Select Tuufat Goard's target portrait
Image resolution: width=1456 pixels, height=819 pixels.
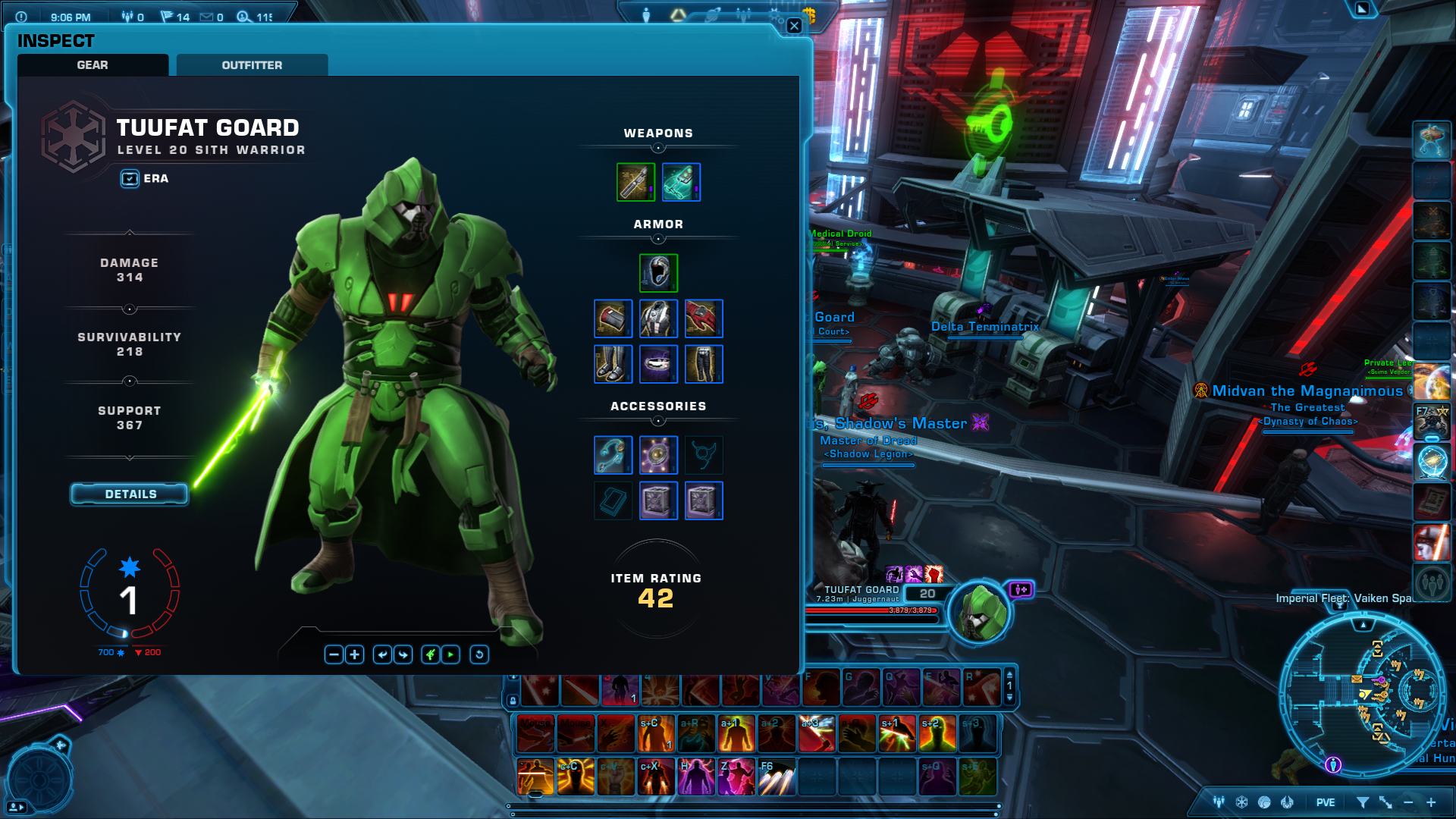click(979, 612)
